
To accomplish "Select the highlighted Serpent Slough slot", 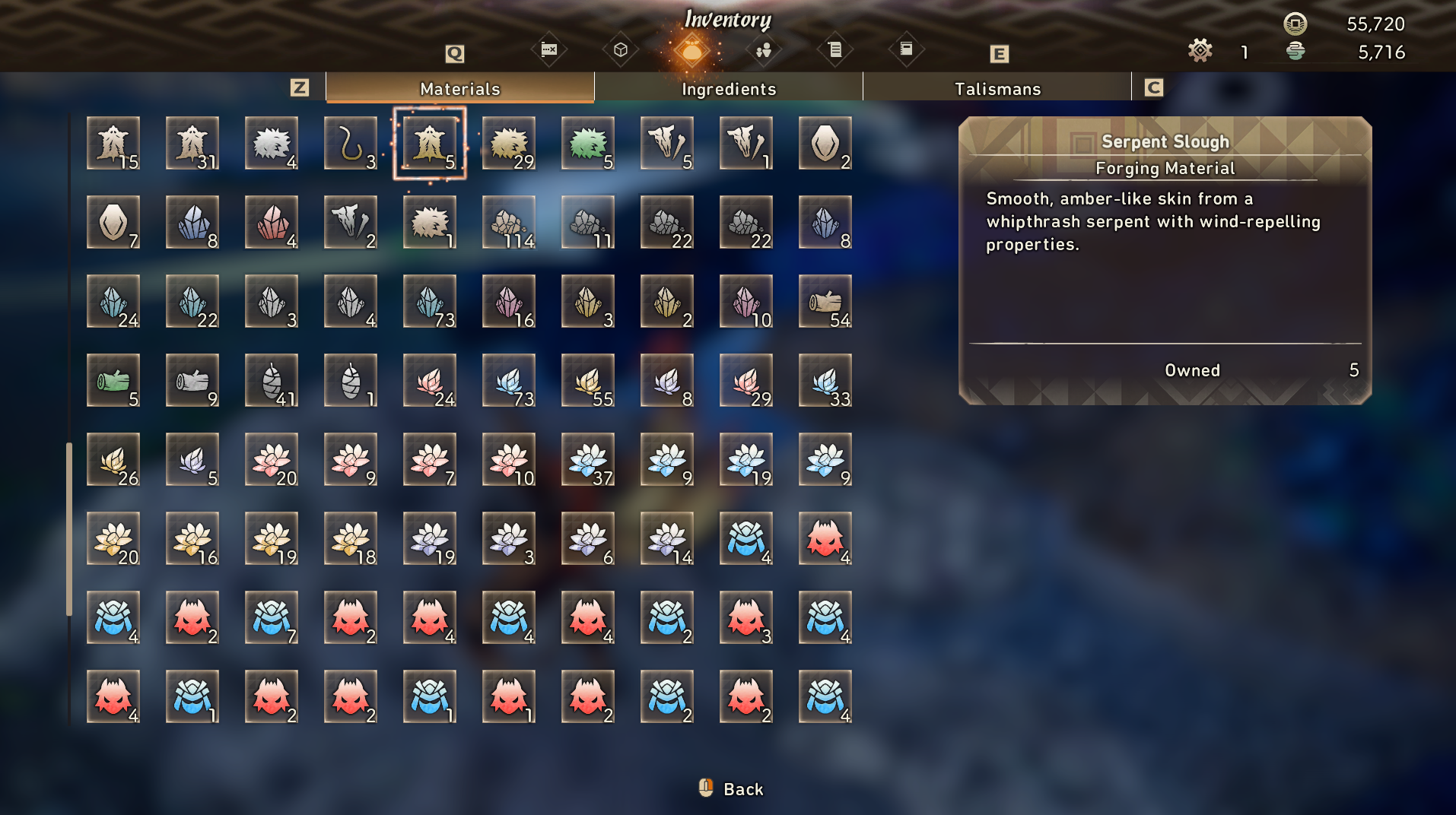I will [x=430, y=143].
